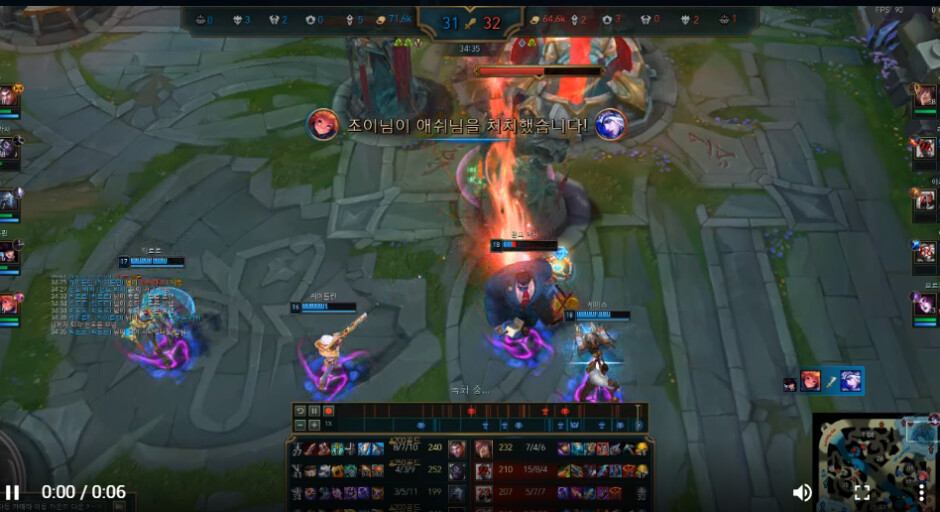Increase replay speed with the plus button
This screenshot has width=940, height=512.
[x=314, y=425]
